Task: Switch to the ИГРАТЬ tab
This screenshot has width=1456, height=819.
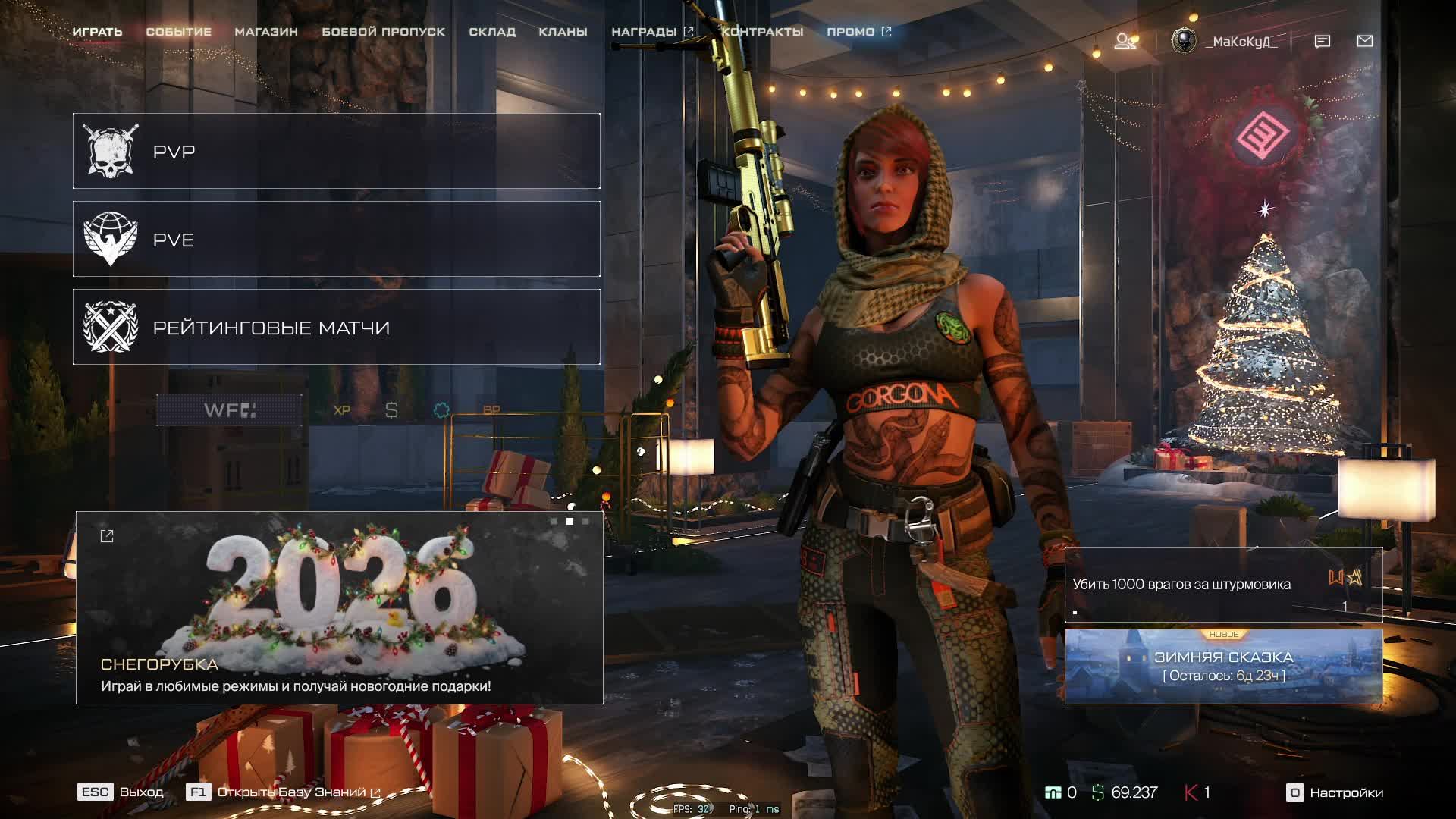Action: 97,32
